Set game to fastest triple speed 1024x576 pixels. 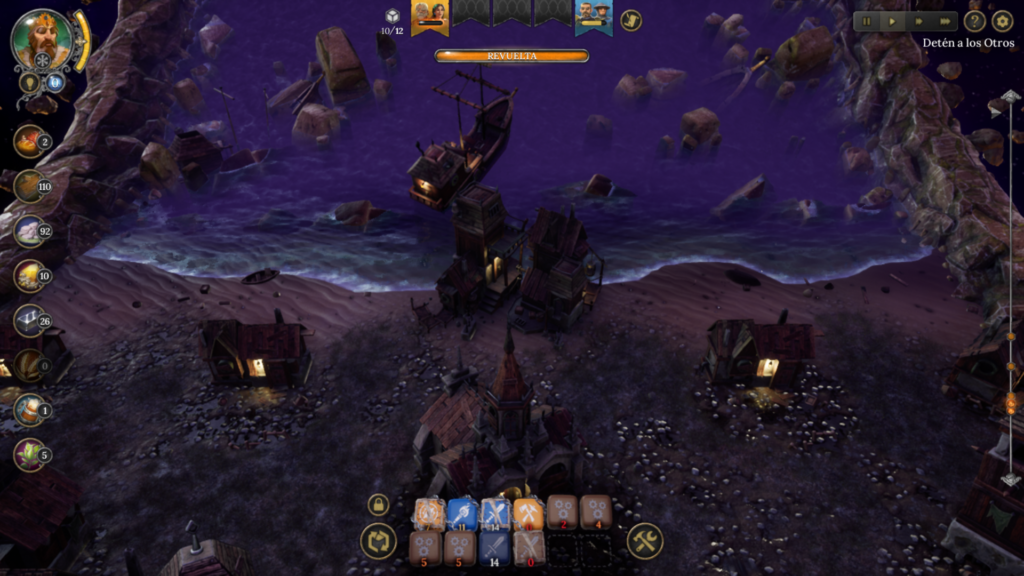tap(945, 21)
